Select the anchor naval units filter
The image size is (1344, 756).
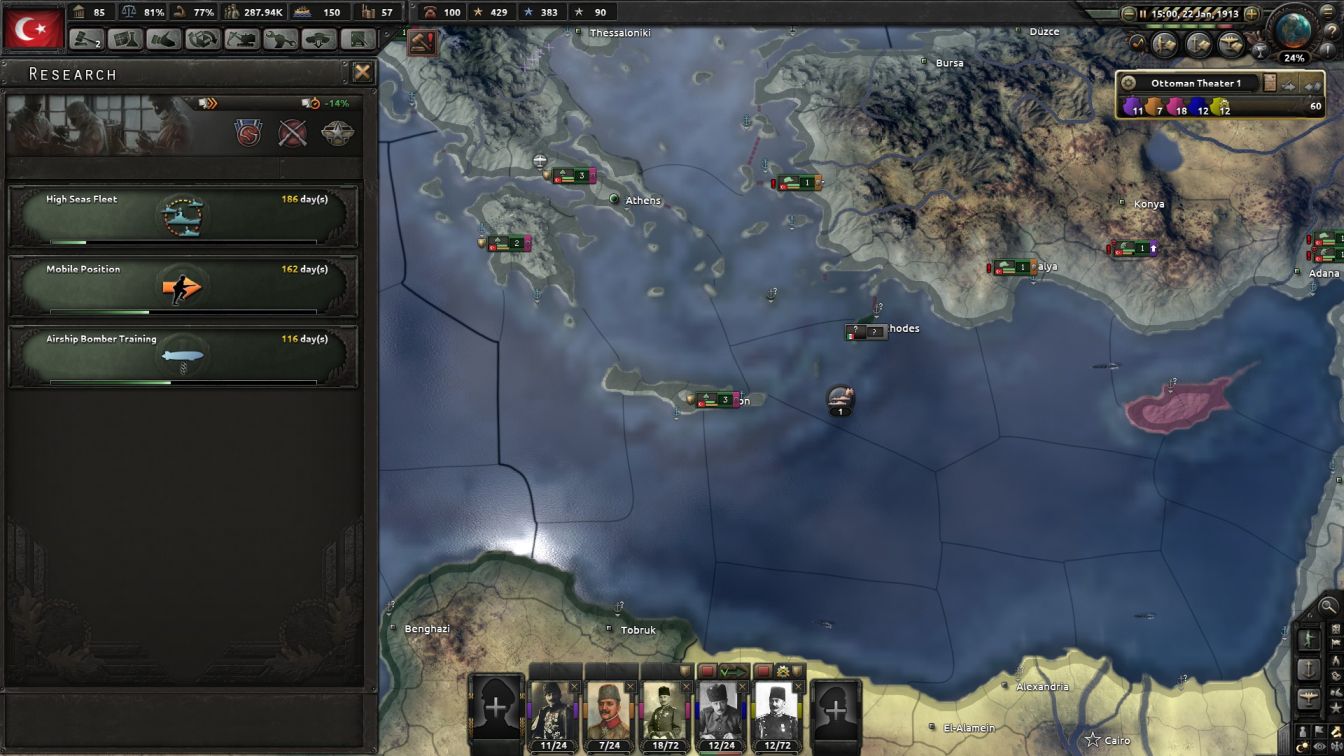[1306, 670]
